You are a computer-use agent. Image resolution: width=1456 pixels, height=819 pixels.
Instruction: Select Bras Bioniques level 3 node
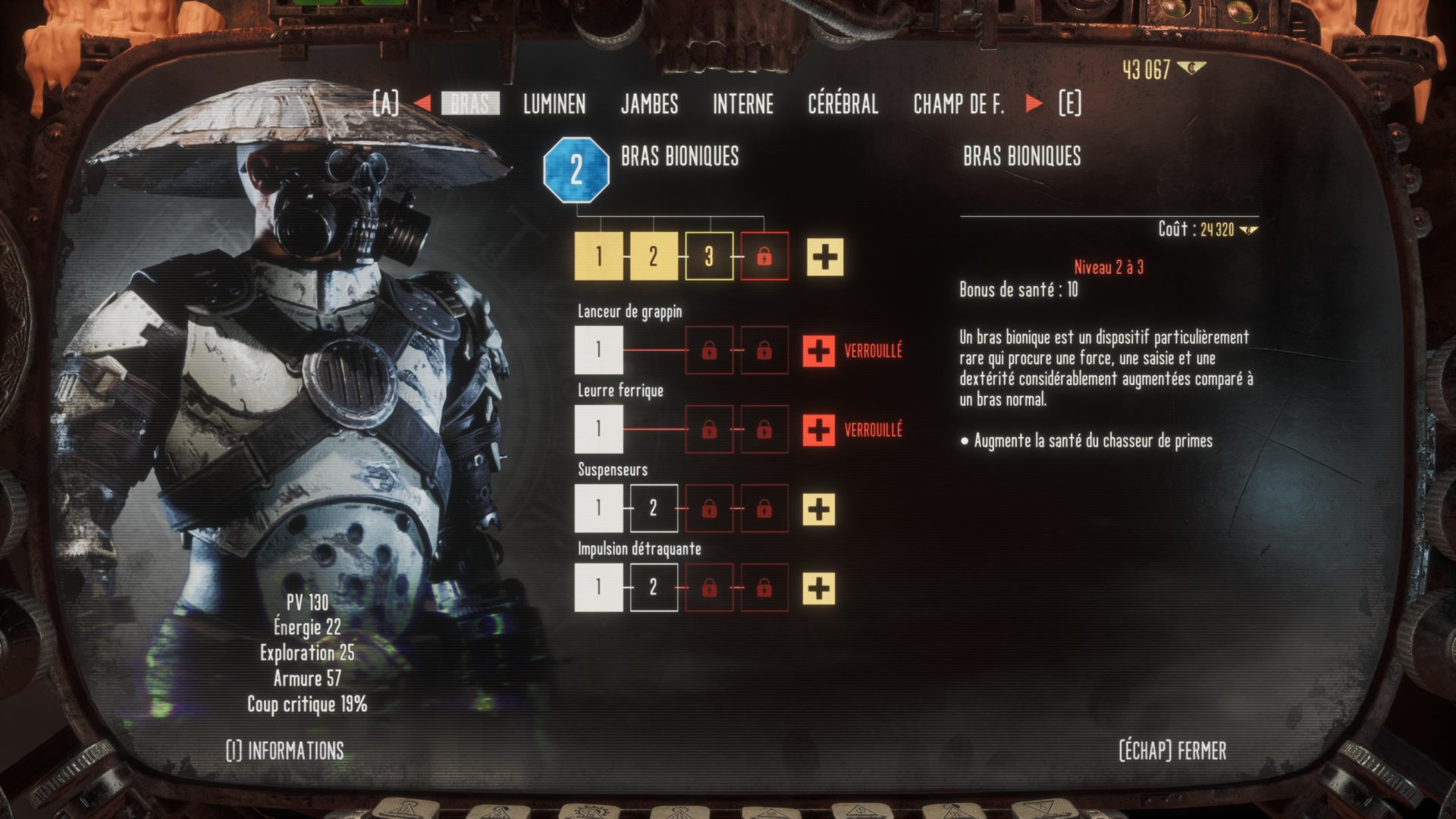(x=709, y=257)
